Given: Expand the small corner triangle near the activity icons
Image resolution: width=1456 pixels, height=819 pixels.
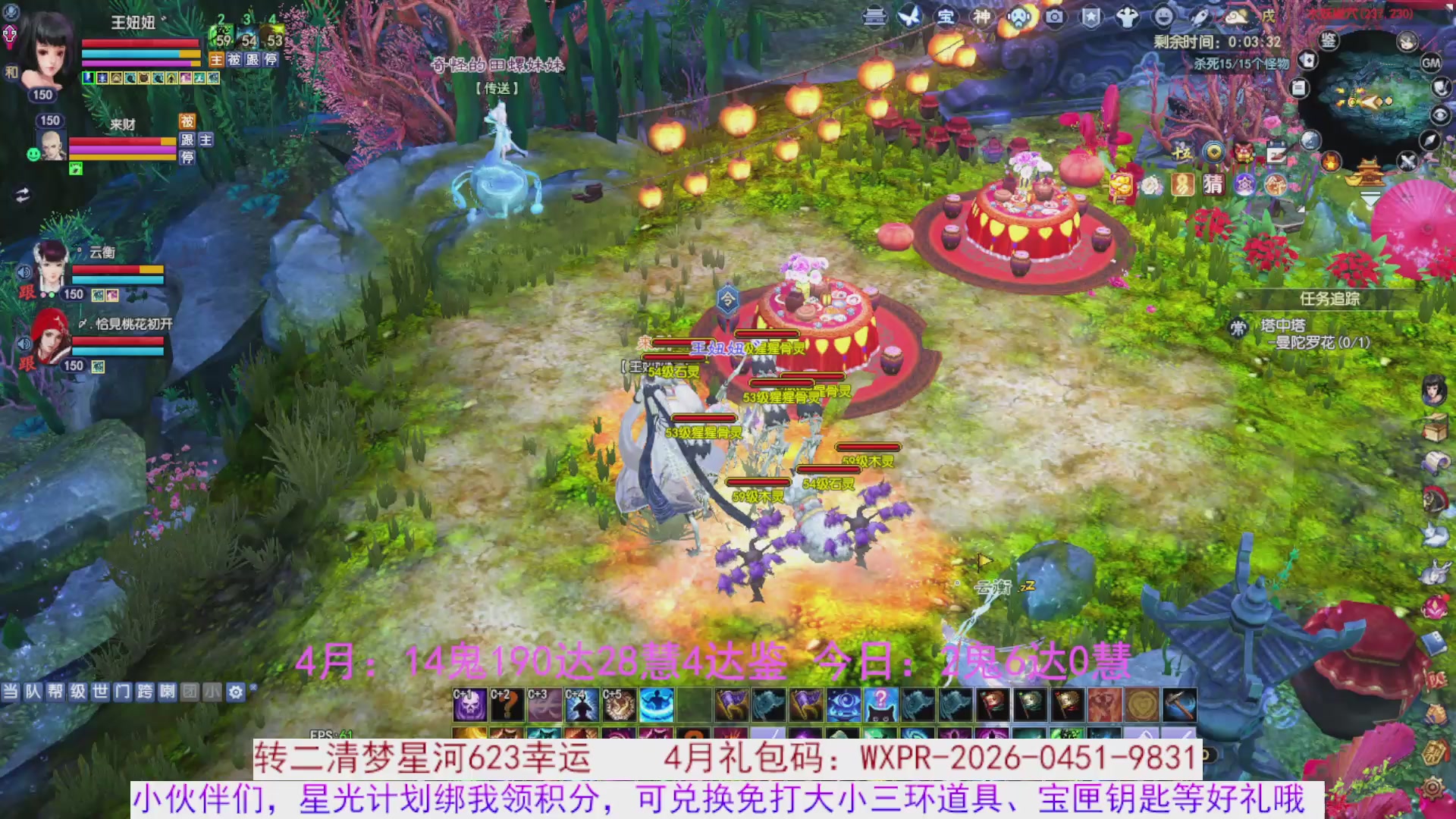Looking at the screenshot, I should tap(1301, 209).
